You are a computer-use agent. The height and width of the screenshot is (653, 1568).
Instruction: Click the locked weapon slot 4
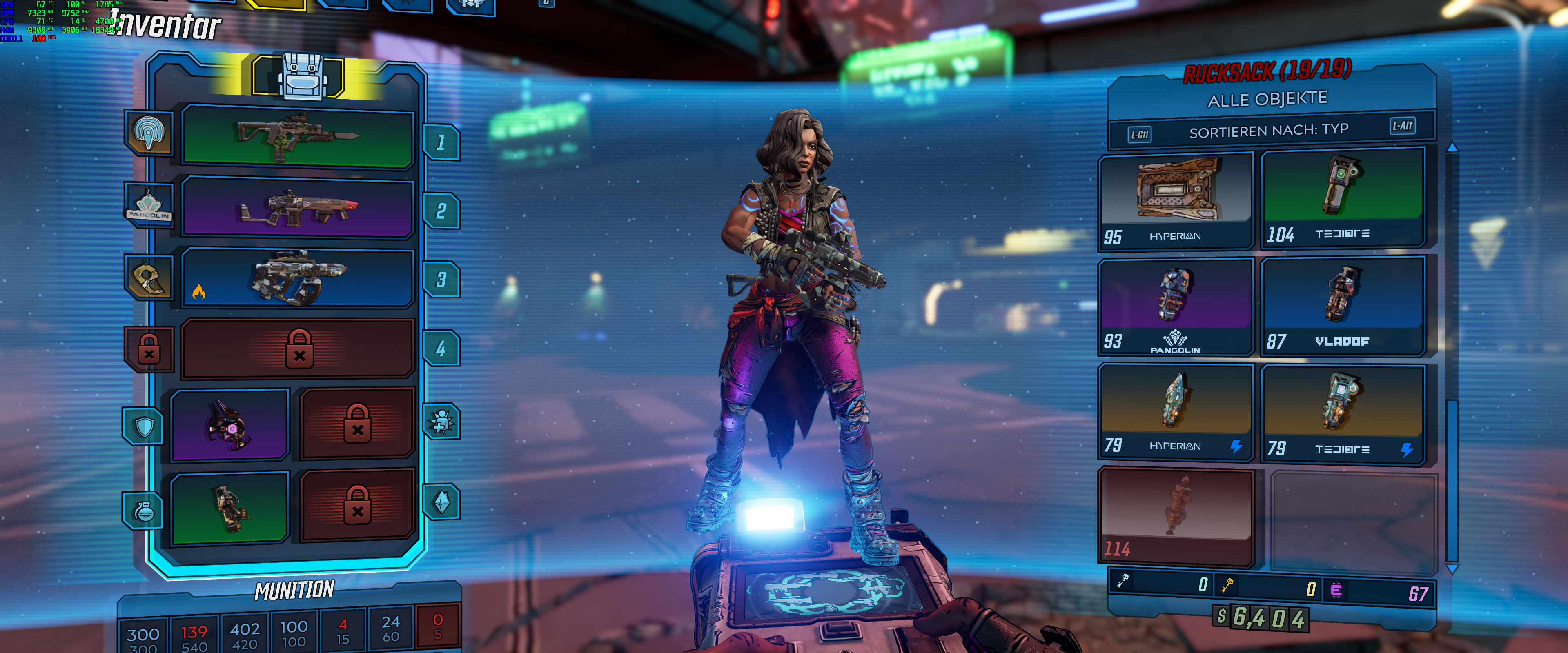299,349
